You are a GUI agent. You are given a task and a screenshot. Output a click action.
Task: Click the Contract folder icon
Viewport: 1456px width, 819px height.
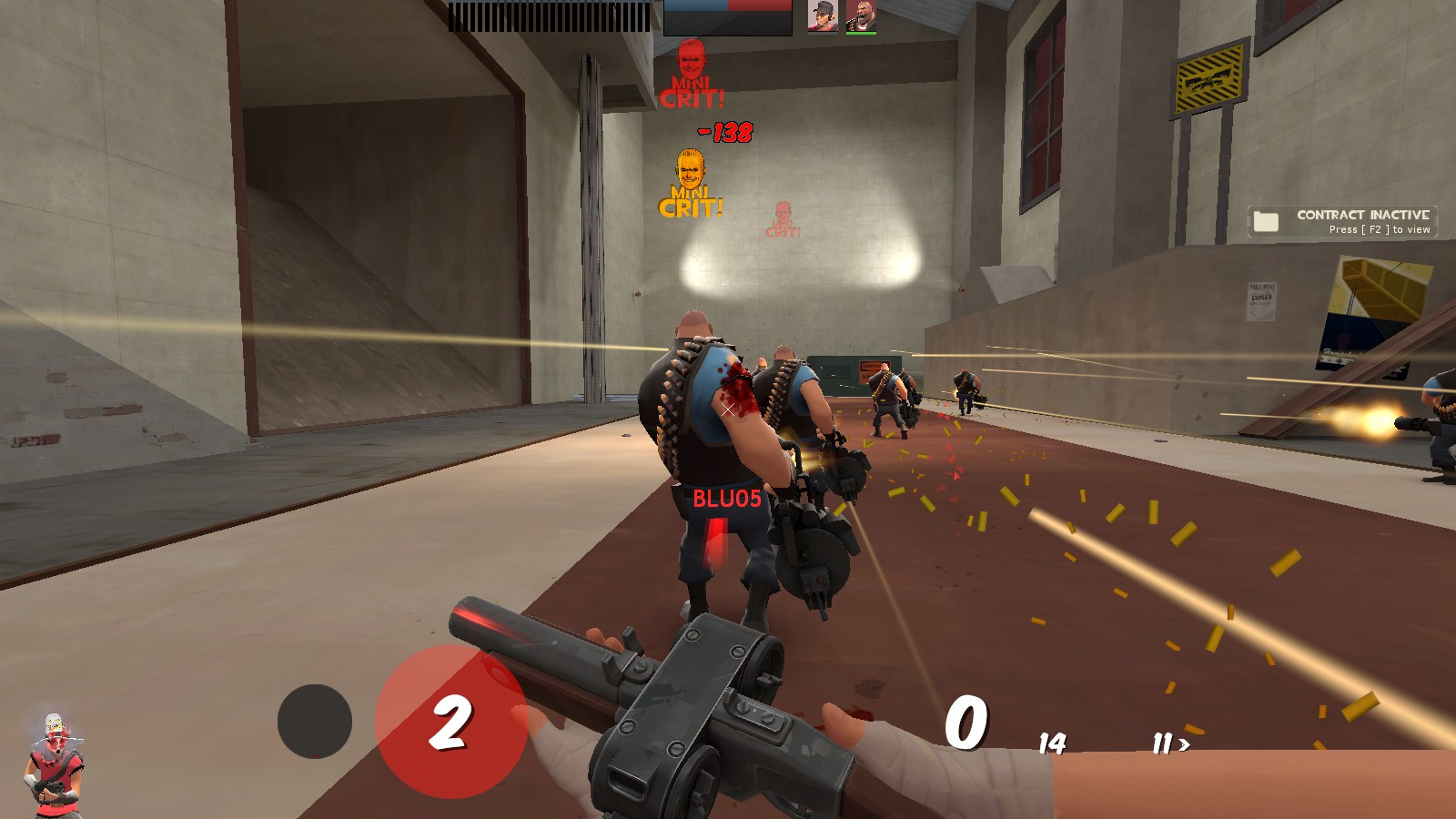pyautogui.click(x=1266, y=219)
